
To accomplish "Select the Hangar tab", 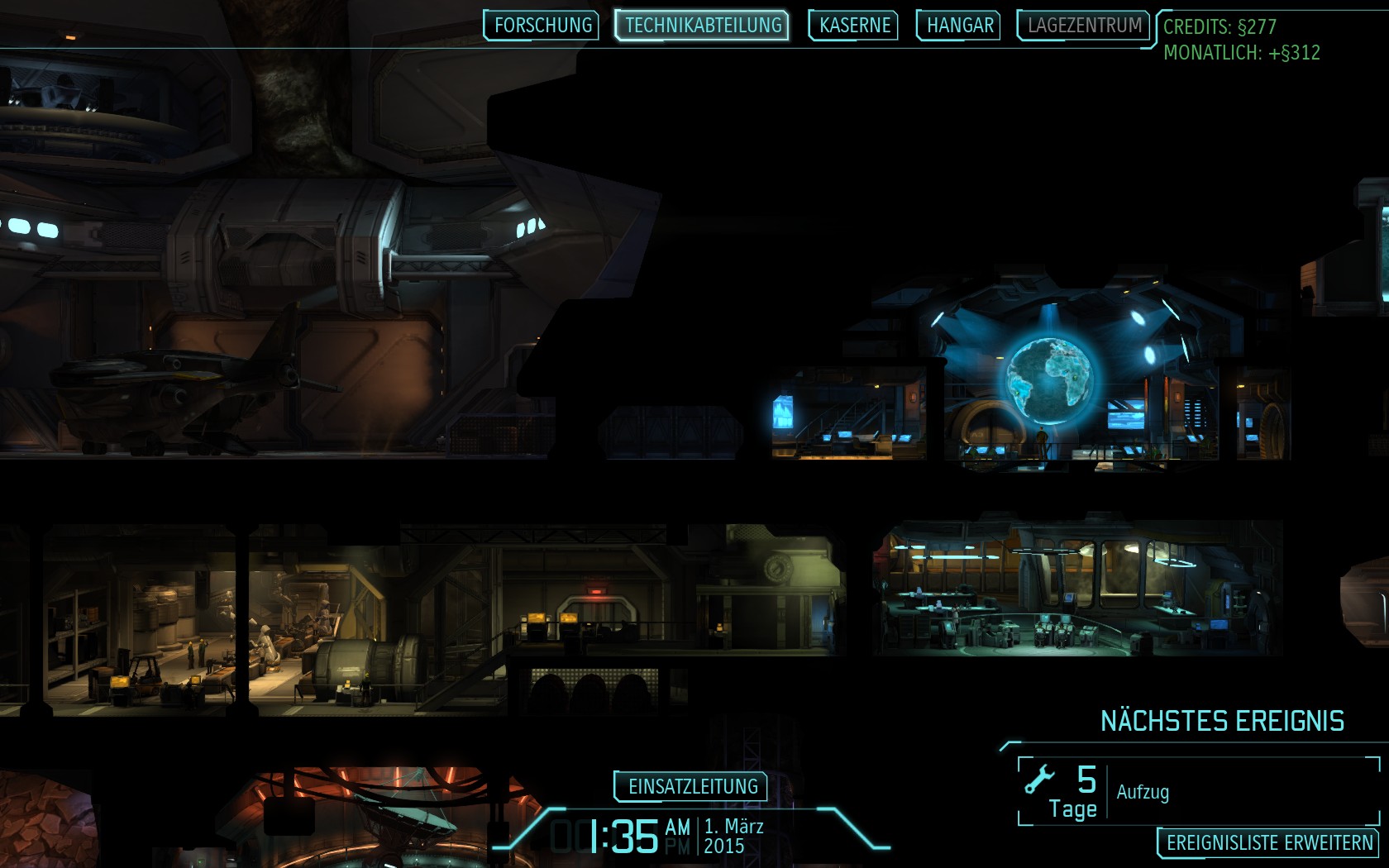I will pyautogui.click(x=959, y=26).
